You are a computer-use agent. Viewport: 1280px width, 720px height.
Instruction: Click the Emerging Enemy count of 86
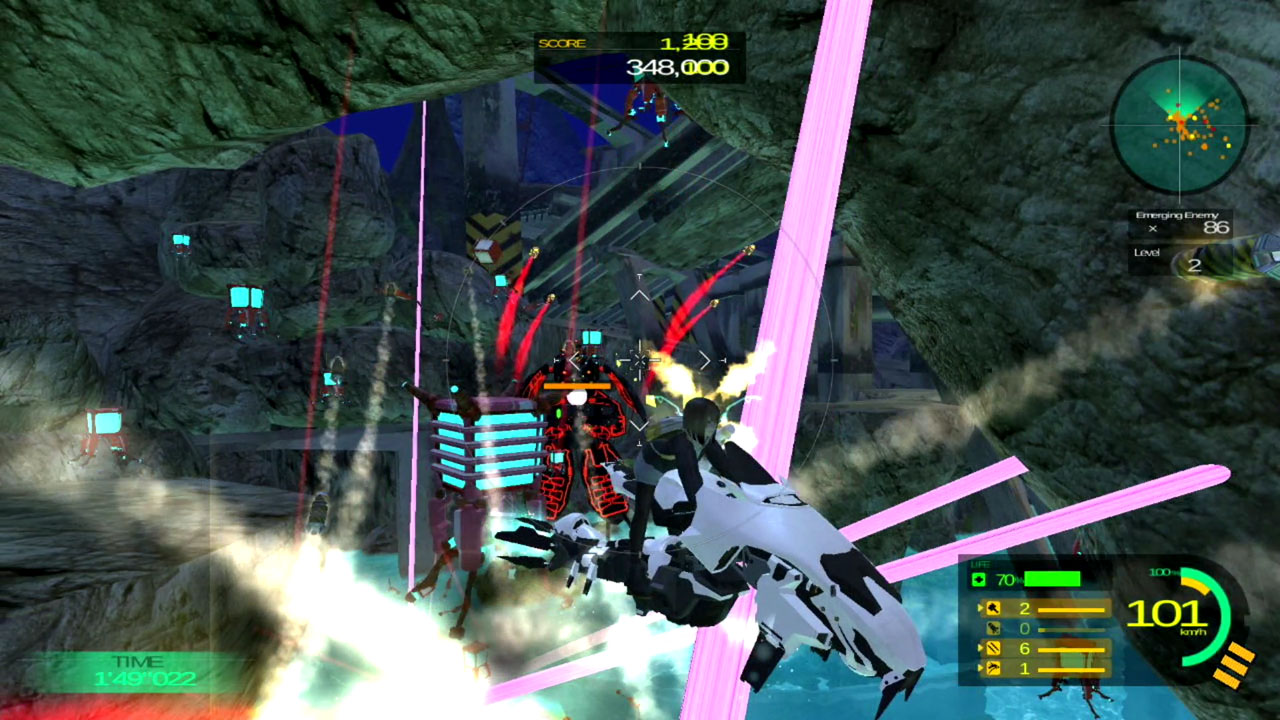click(x=1217, y=225)
